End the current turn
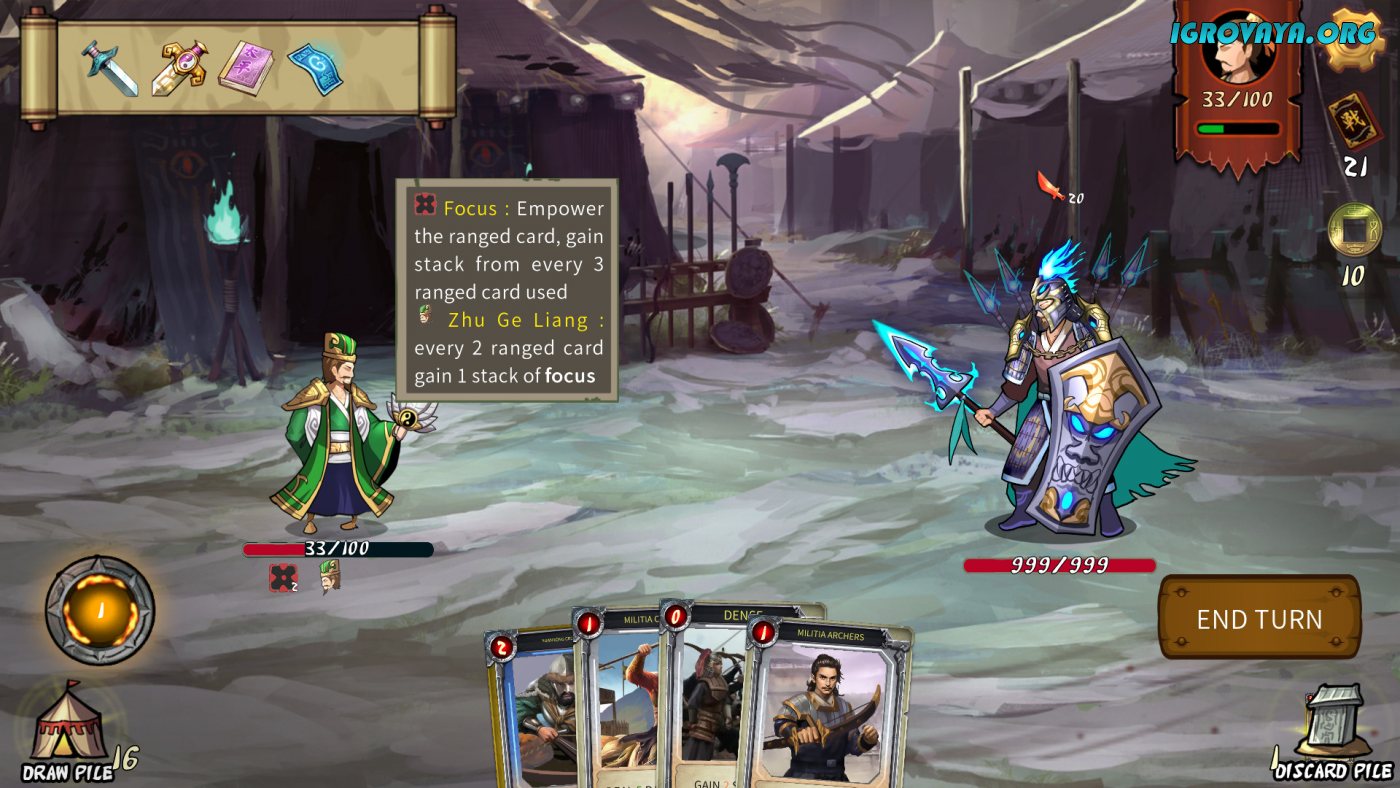Viewport: 1400px width, 788px height. coord(1259,618)
